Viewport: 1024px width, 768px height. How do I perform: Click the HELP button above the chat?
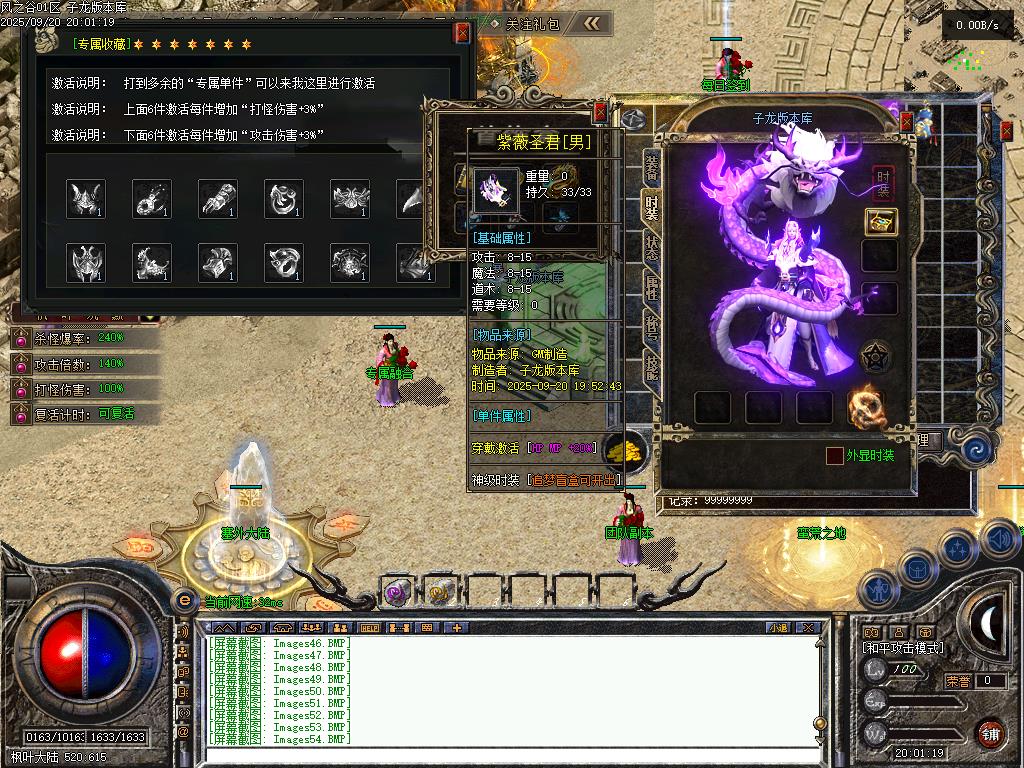[x=369, y=628]
